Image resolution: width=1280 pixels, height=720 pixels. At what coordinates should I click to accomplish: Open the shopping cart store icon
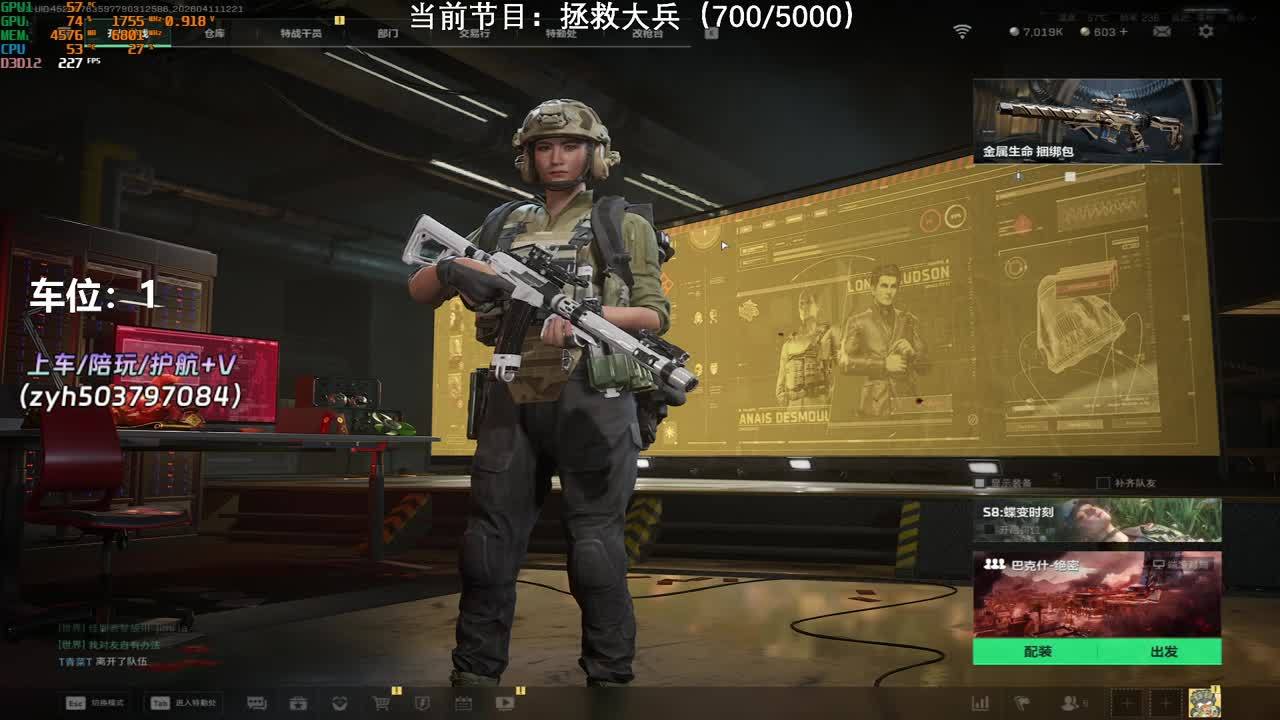tap(381, 703)
